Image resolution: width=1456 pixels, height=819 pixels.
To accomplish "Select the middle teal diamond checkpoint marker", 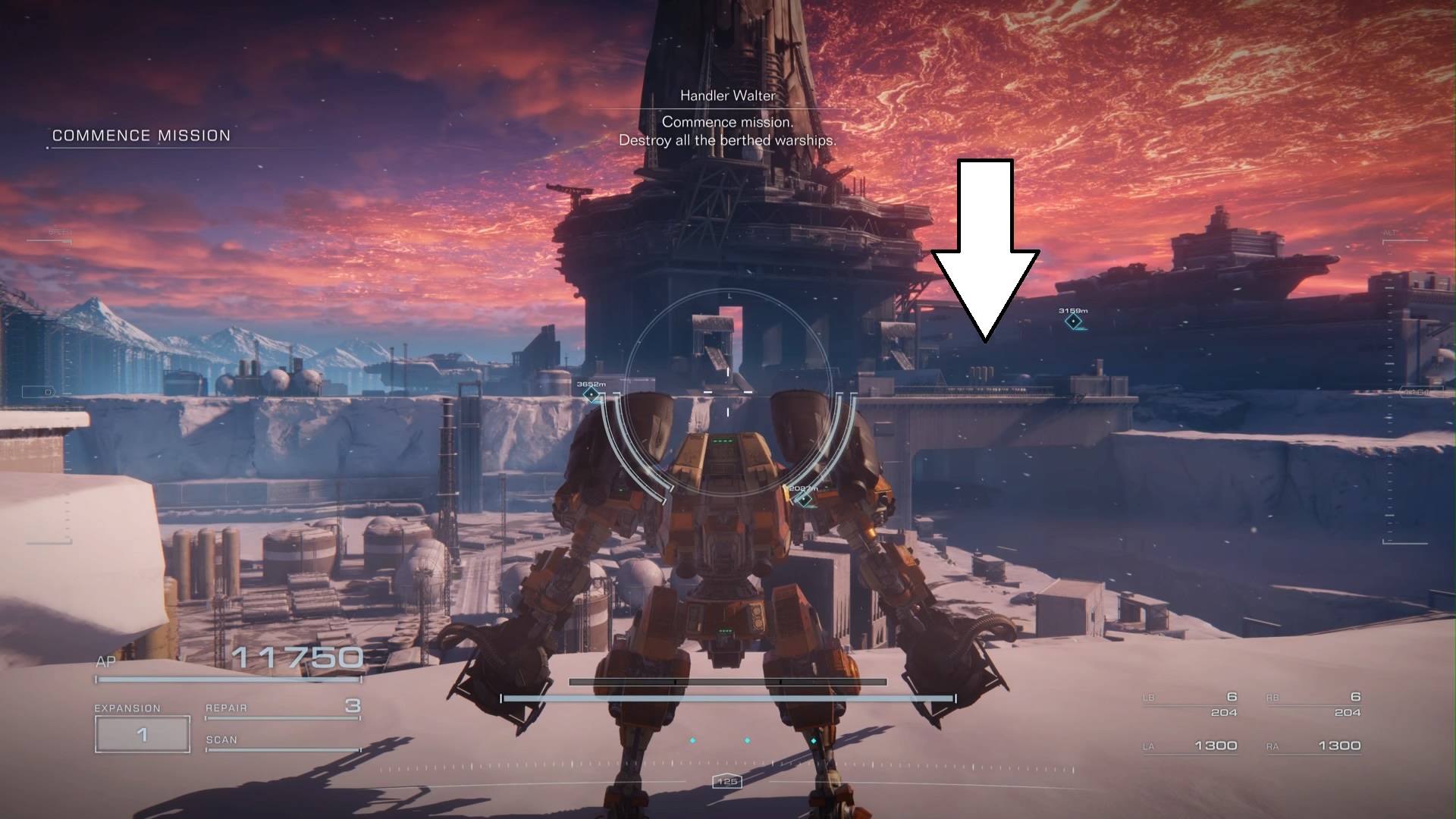I will 747,741.
